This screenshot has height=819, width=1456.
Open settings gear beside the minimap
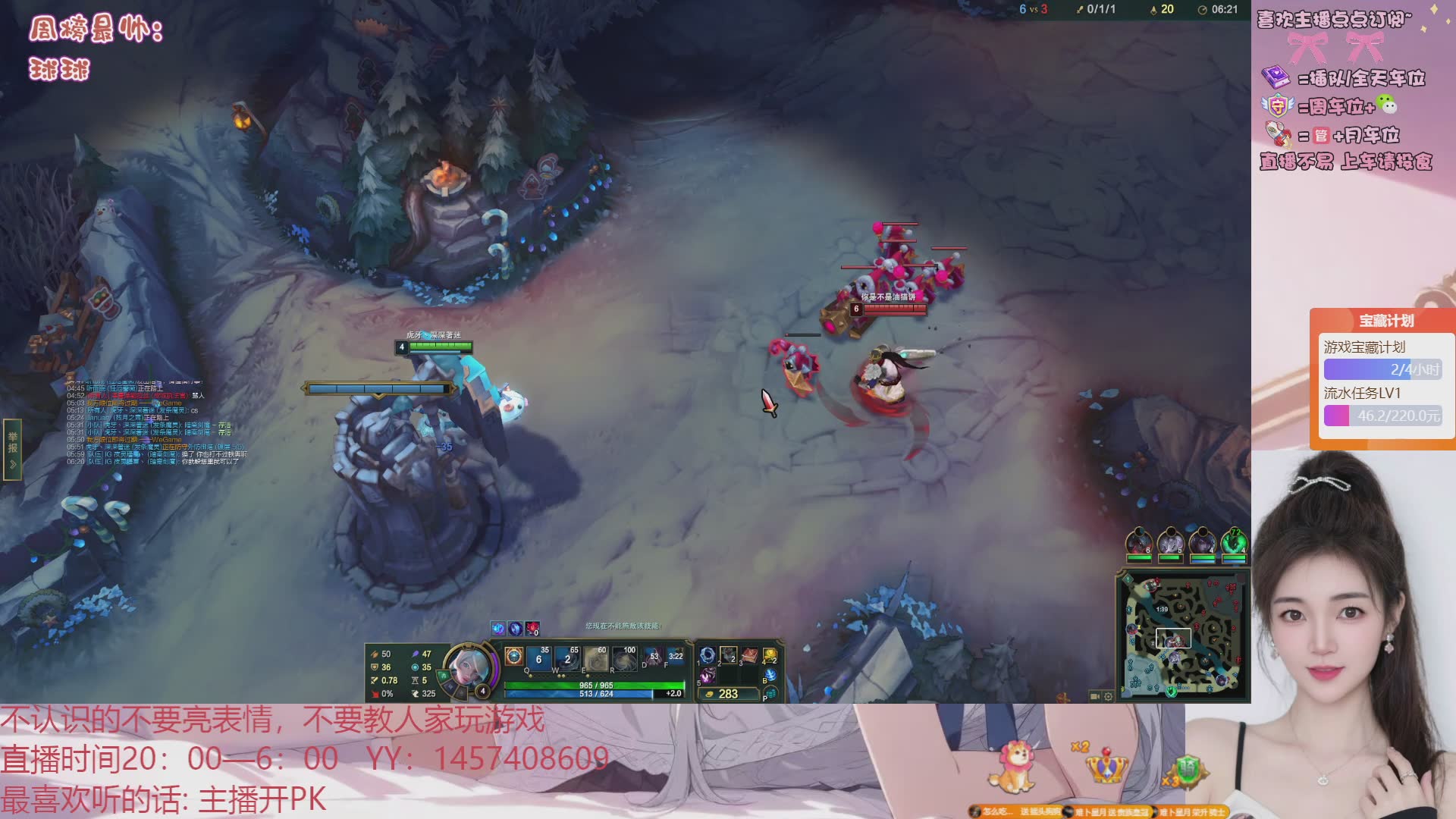coord(1108,696)
